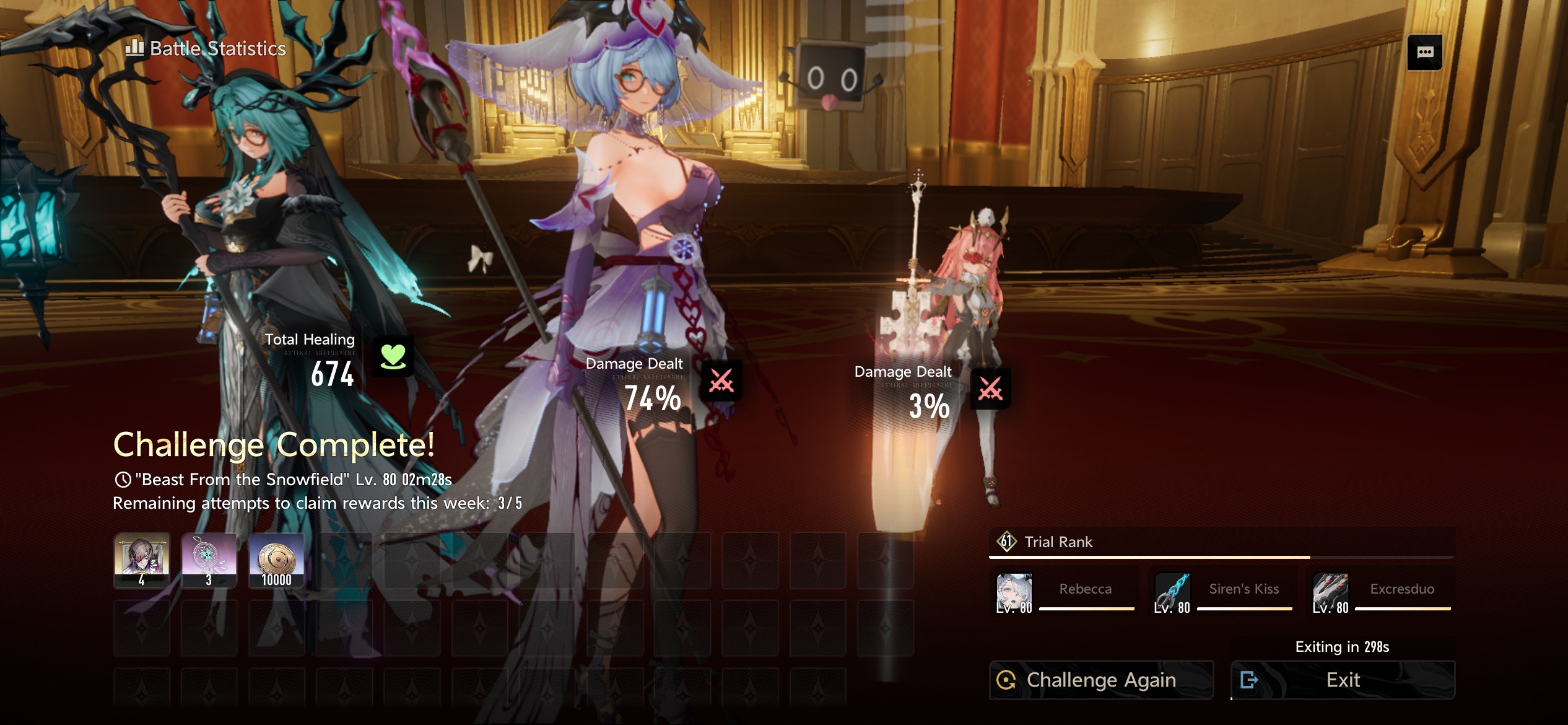Screen dimensions: 1568x725
Task: Select the dreamcatcher reward item
Action: pyautogui.click(x=209, y=560)
